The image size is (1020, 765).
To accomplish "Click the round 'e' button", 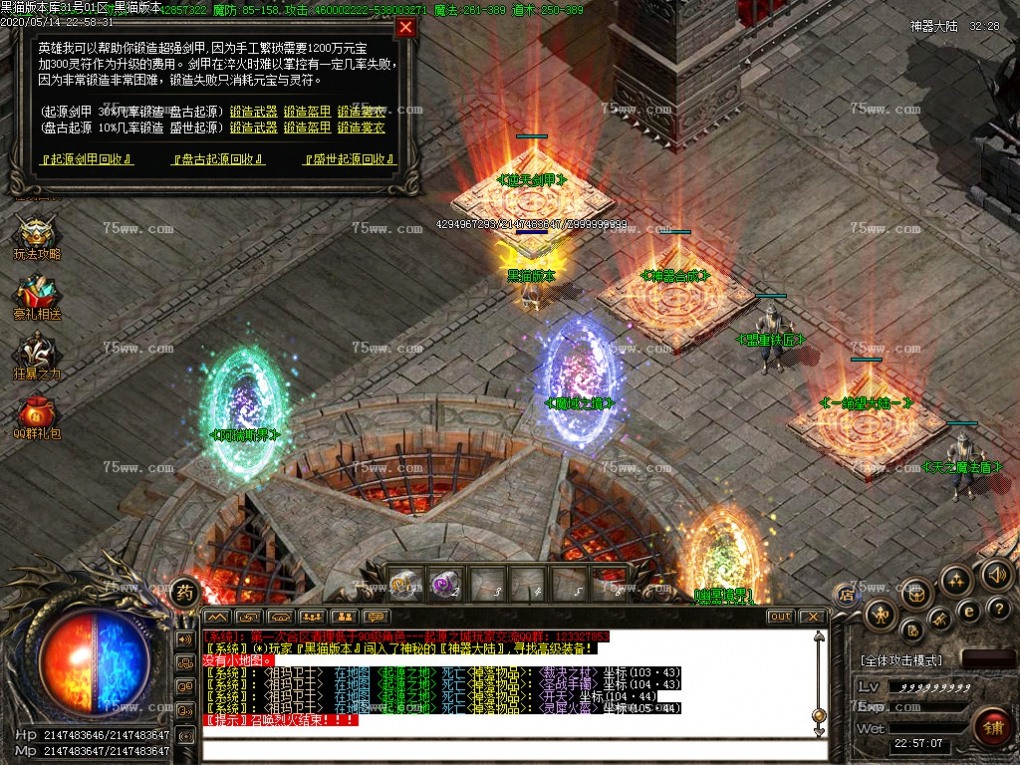I will pyautogui.click(x=968, y=611).
